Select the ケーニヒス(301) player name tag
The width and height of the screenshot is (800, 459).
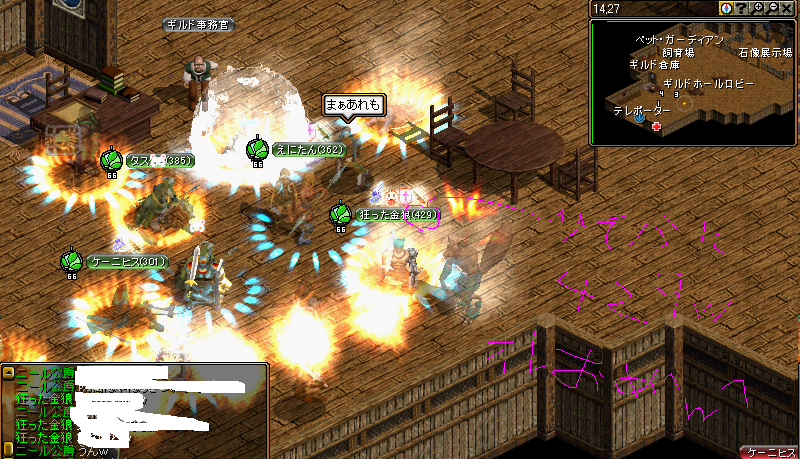[128, 262]
